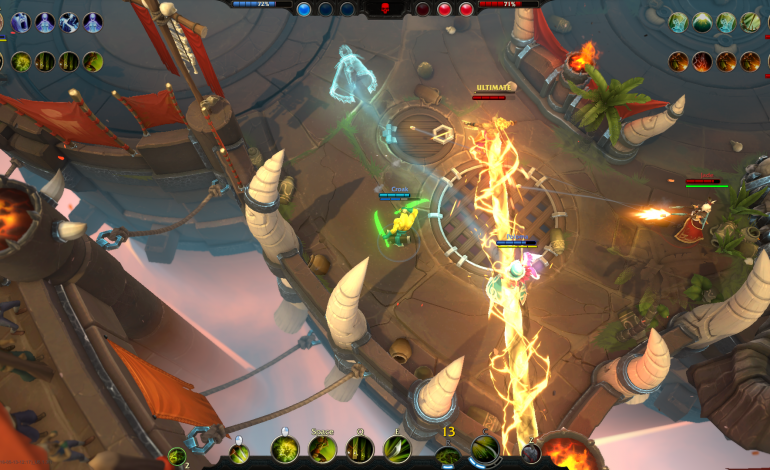This screenshot has height=470, width=770.
Task: Click the small bottom icon numbered 2
Action: 177,456
